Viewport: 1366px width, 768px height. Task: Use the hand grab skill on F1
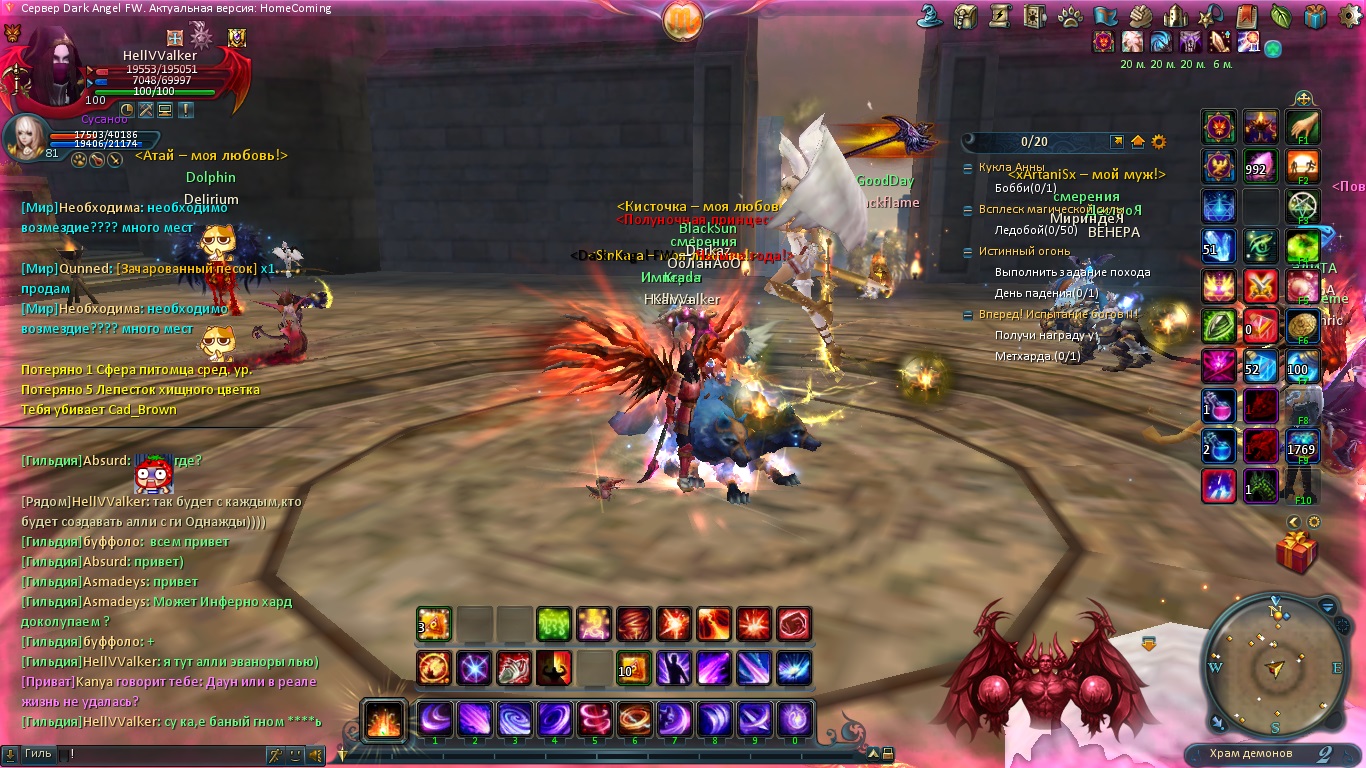[x=1303, y=127]
